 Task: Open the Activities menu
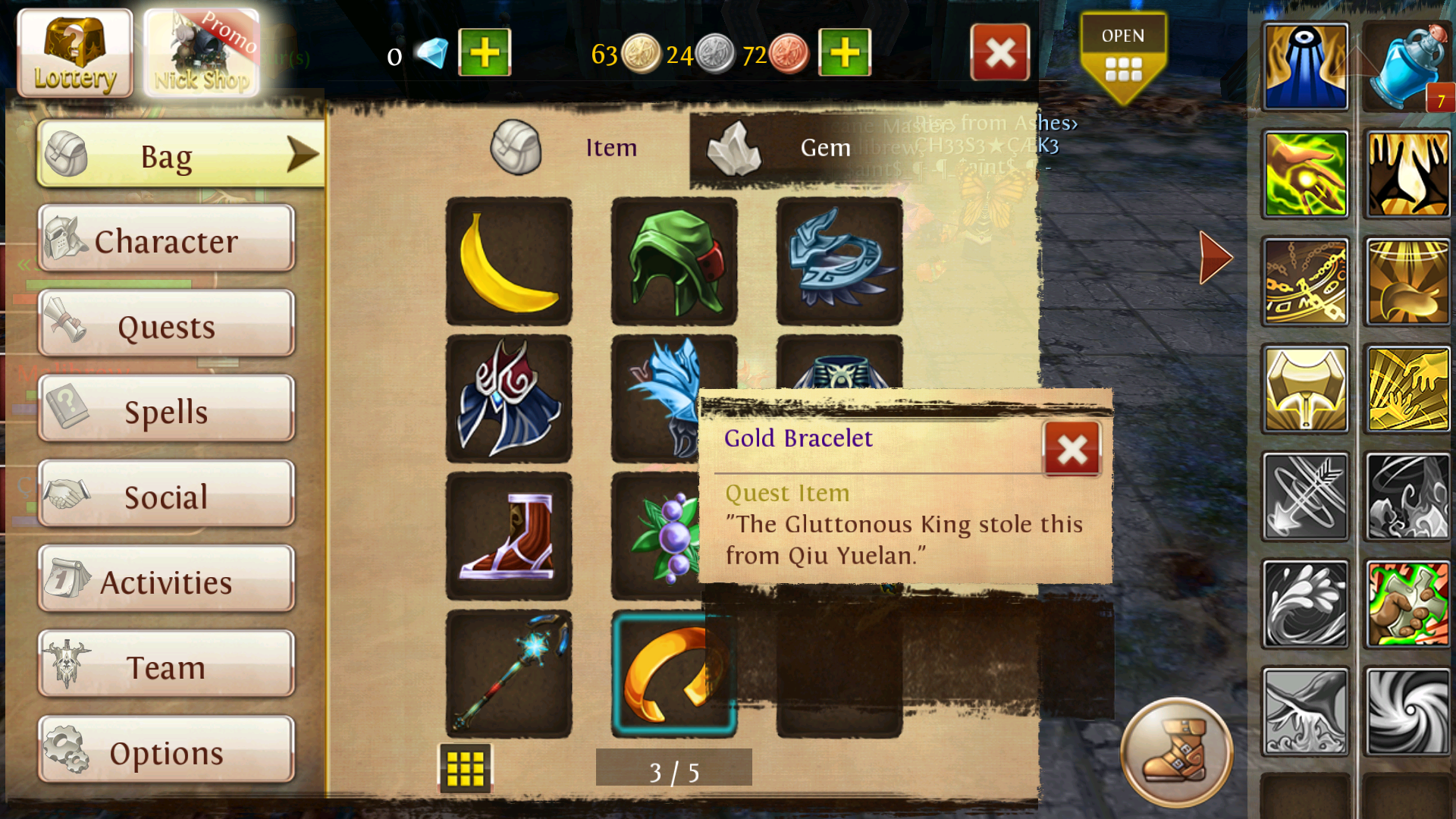click(x=166, y=580)
